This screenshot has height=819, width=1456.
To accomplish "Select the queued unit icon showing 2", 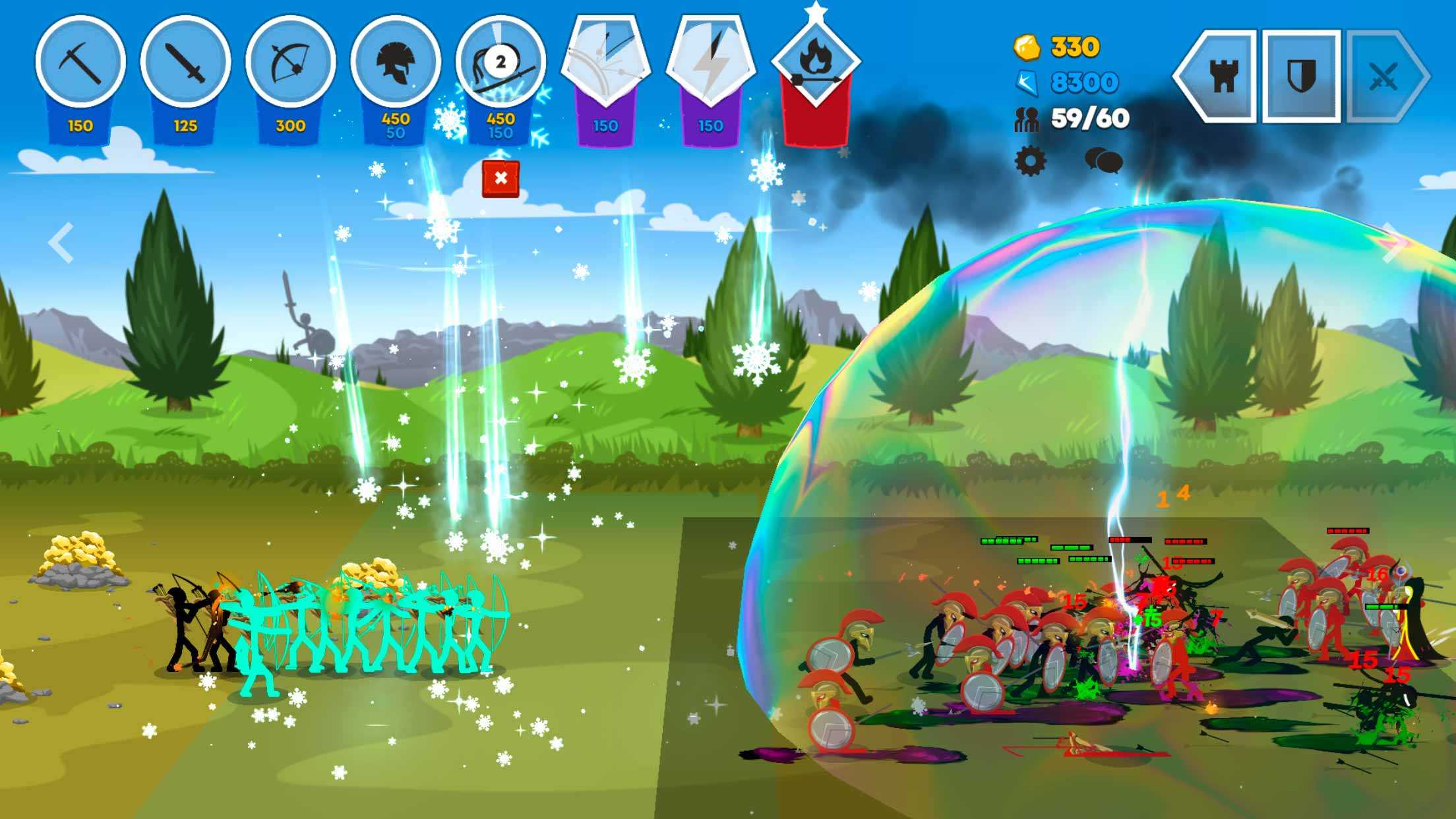I will (x=501, y=62).
